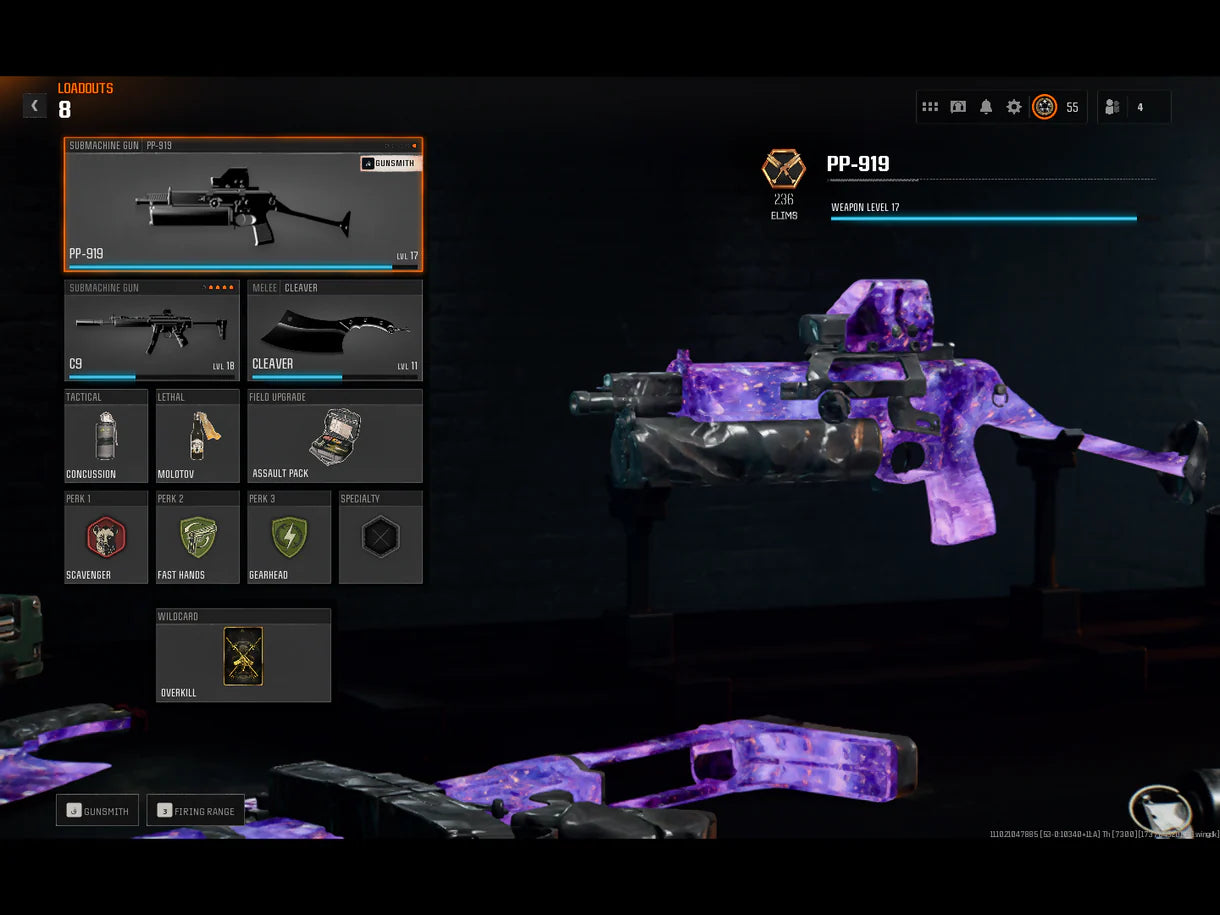Open the Concussion tactical slot
This screenshot has width=1220, height=915.
point(106,436)
